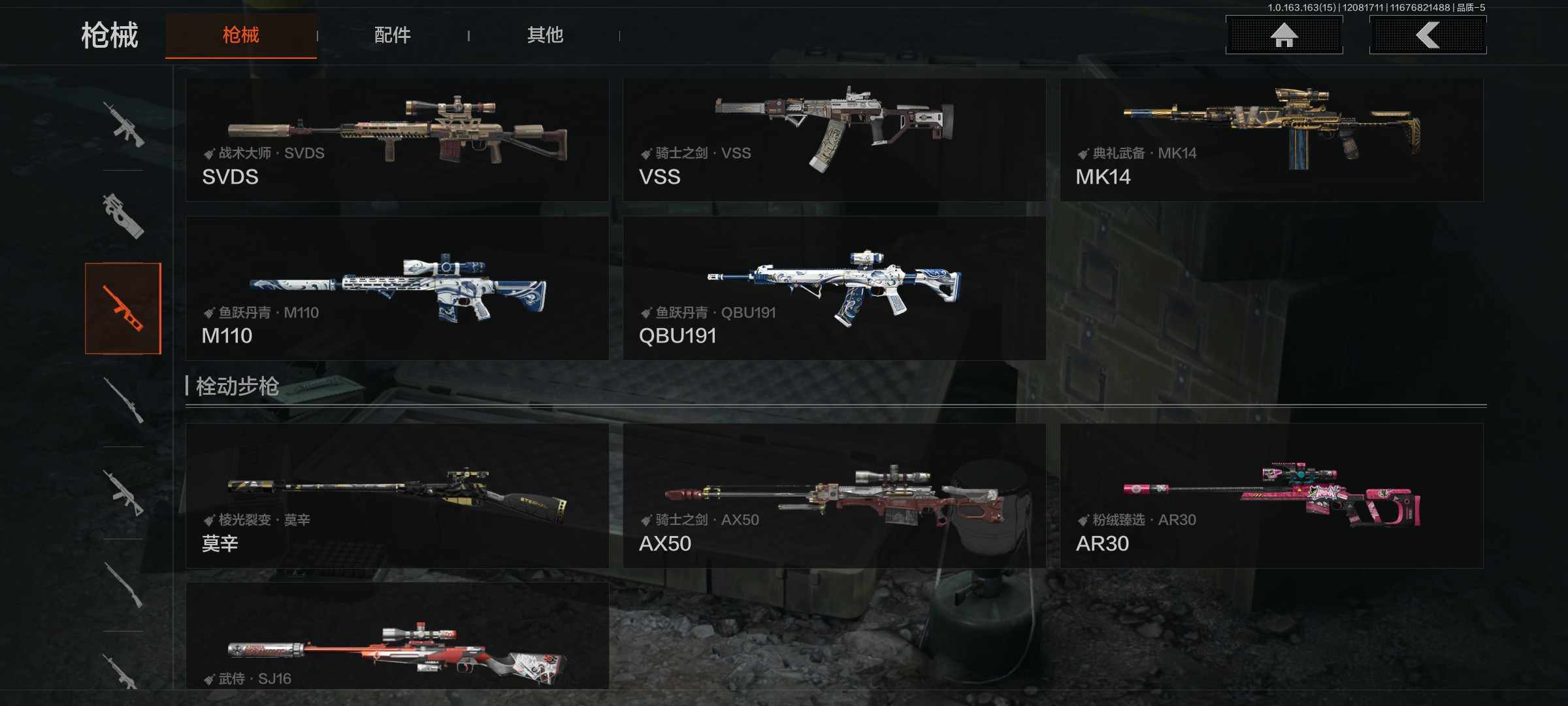Choose the 莫辛 bolt-action rifle card
The image size is (1568, 706).
pos(397,496)
